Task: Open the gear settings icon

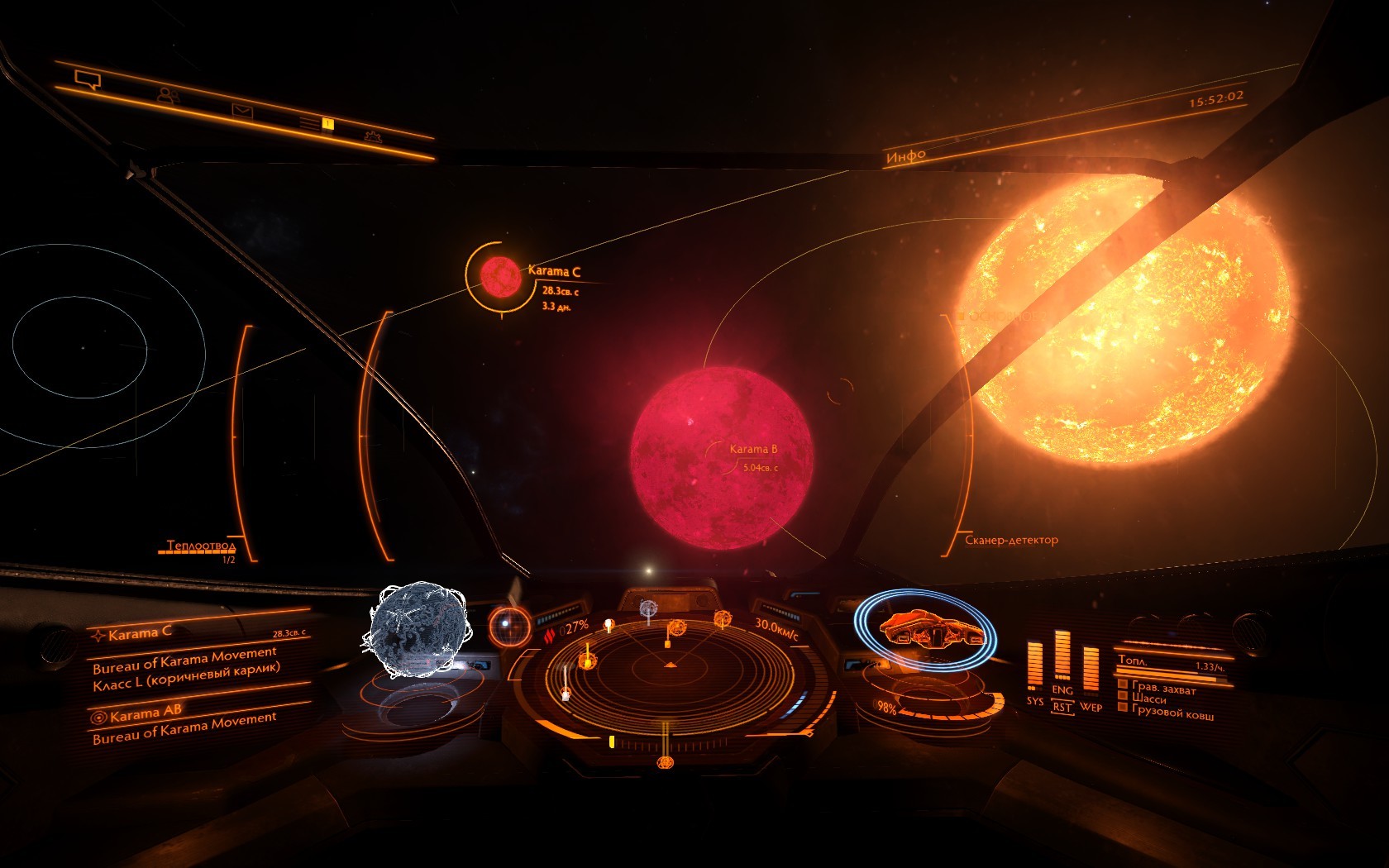Action: pos(373,136)
